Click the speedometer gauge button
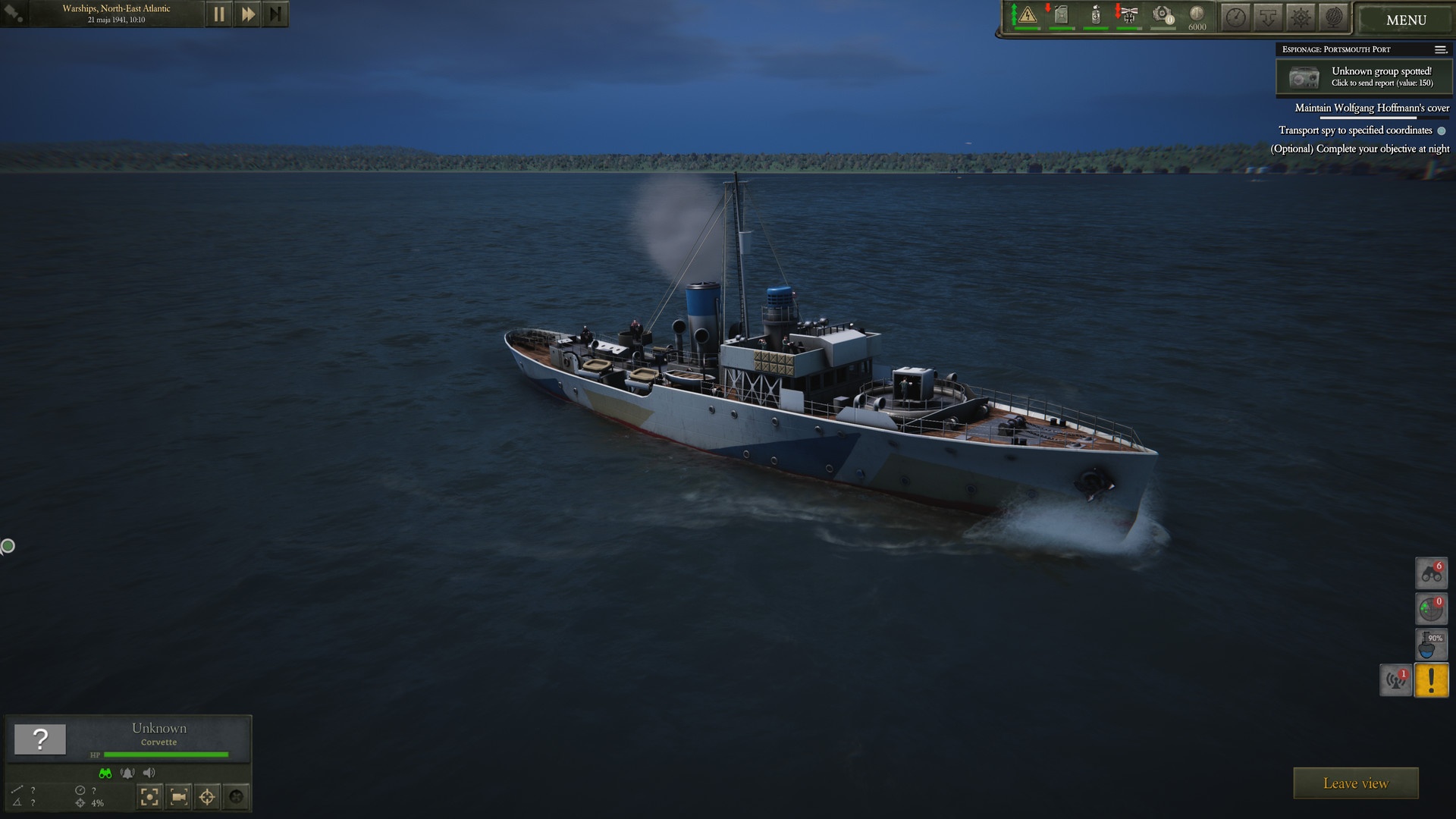The width and height of the screenshot is (1456, 819). pos(1236,17)
